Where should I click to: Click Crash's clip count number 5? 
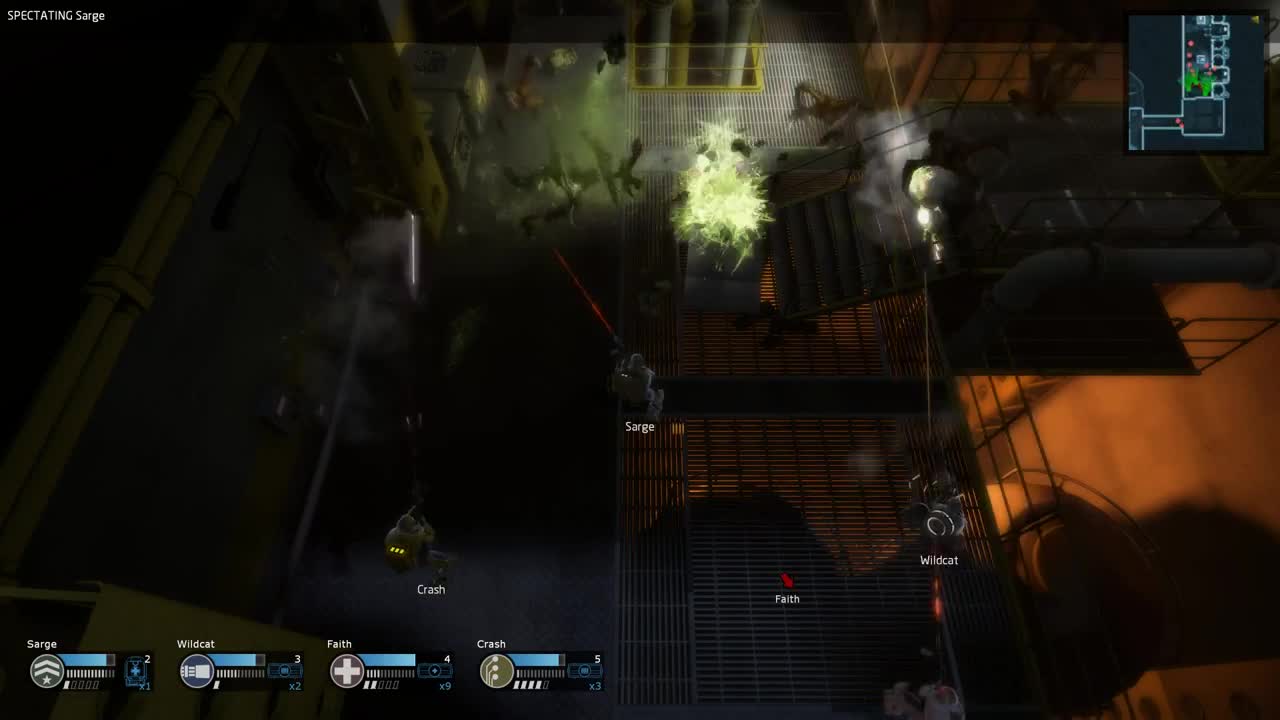pyautogui.click(x=598, y=659)
